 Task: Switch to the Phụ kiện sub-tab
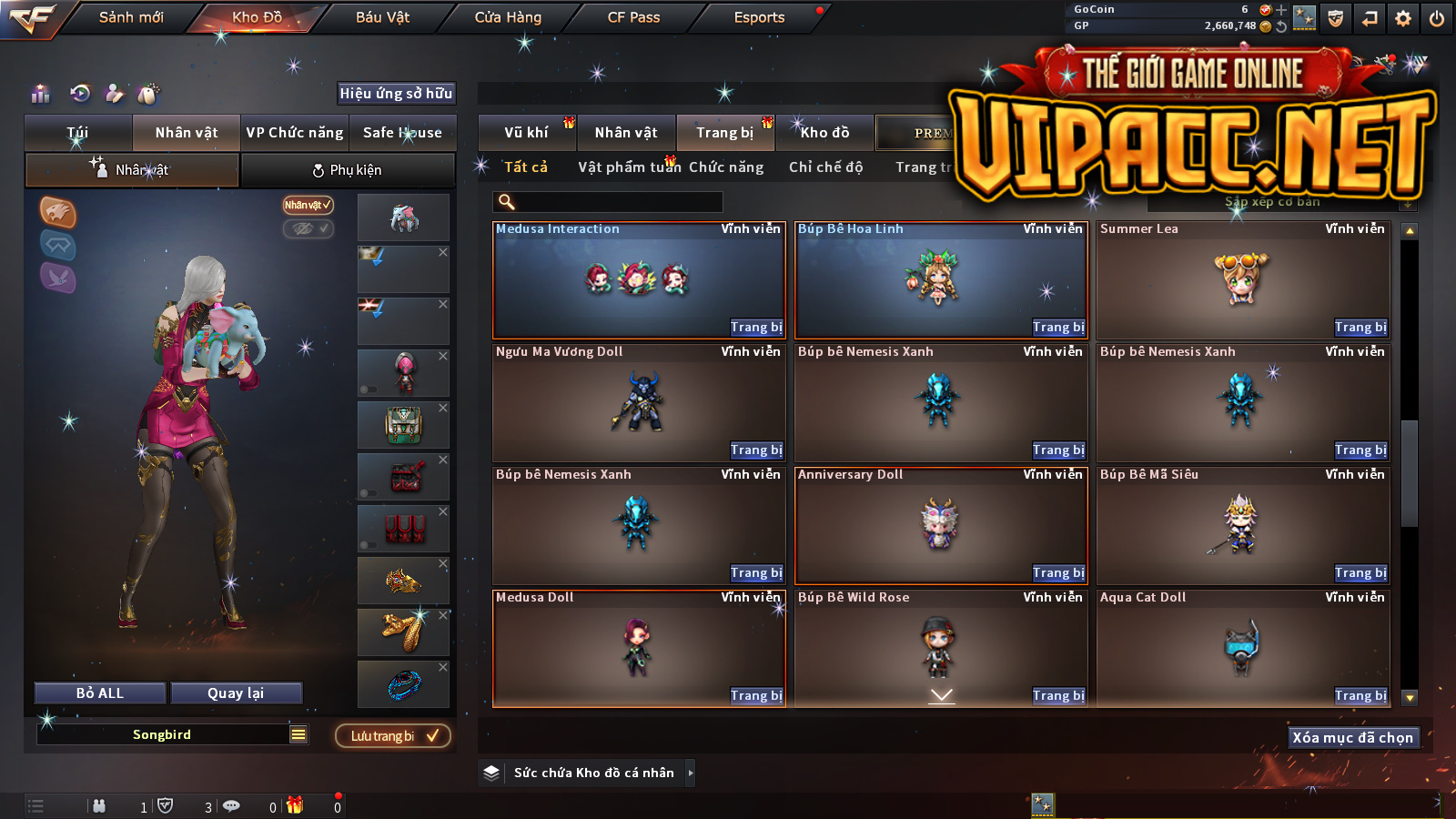pos(348,170)
